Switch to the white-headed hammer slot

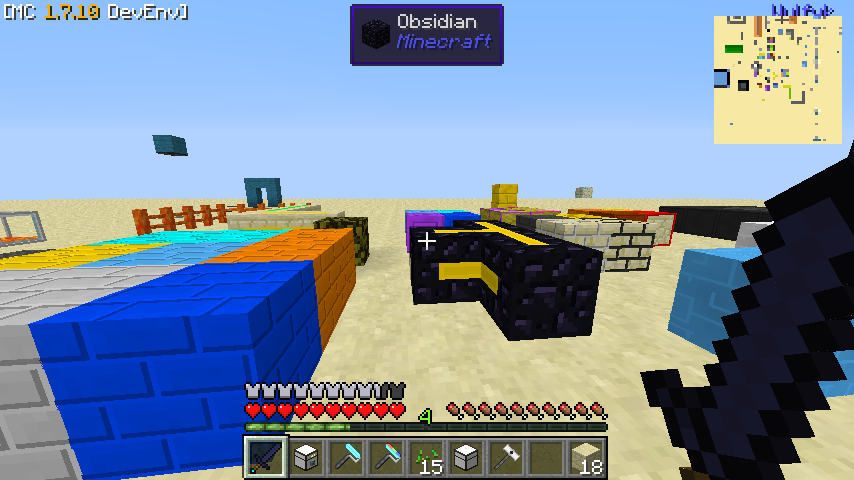(x=505, y=458)
